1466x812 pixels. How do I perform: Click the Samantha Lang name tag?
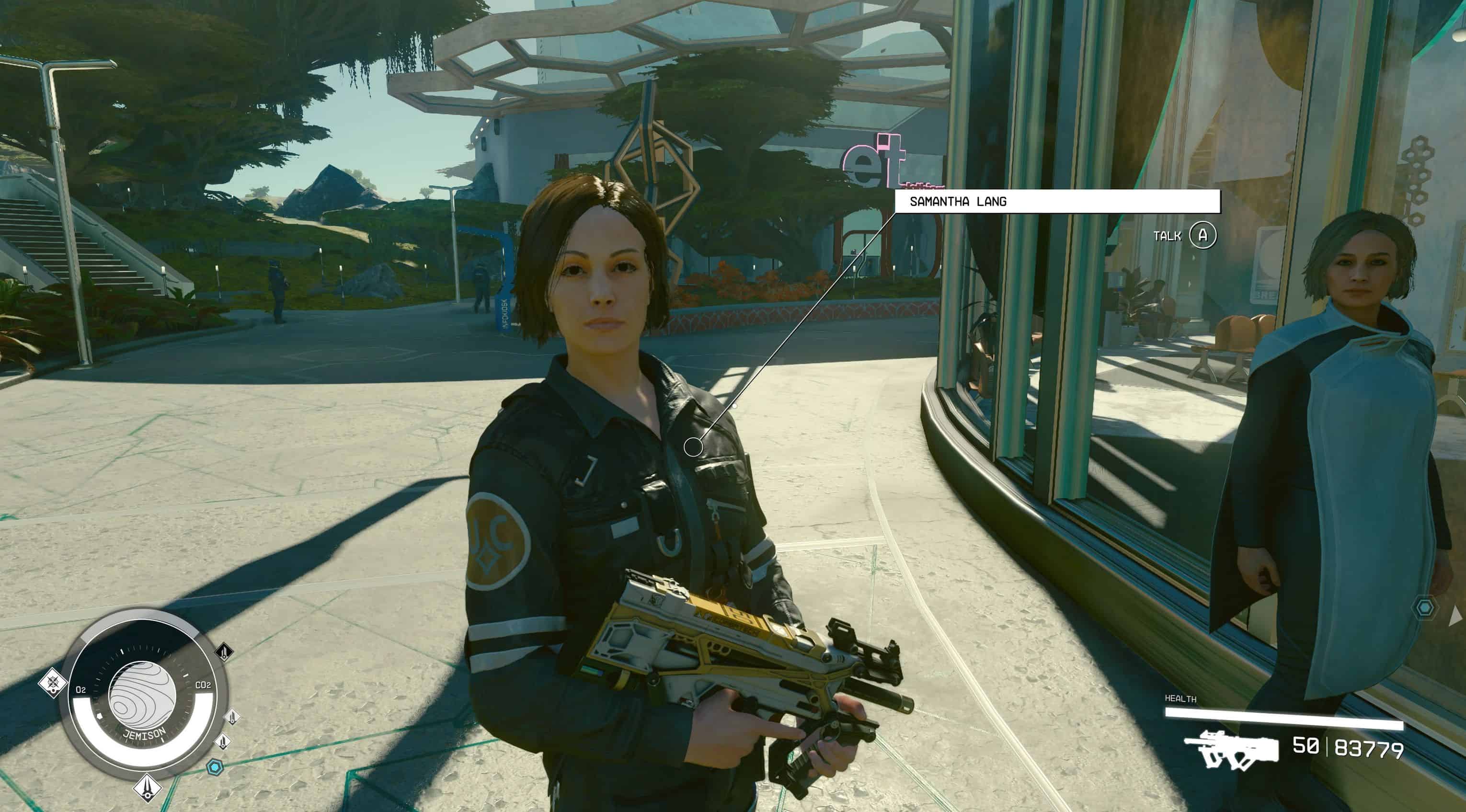[x=1057, y=201]
